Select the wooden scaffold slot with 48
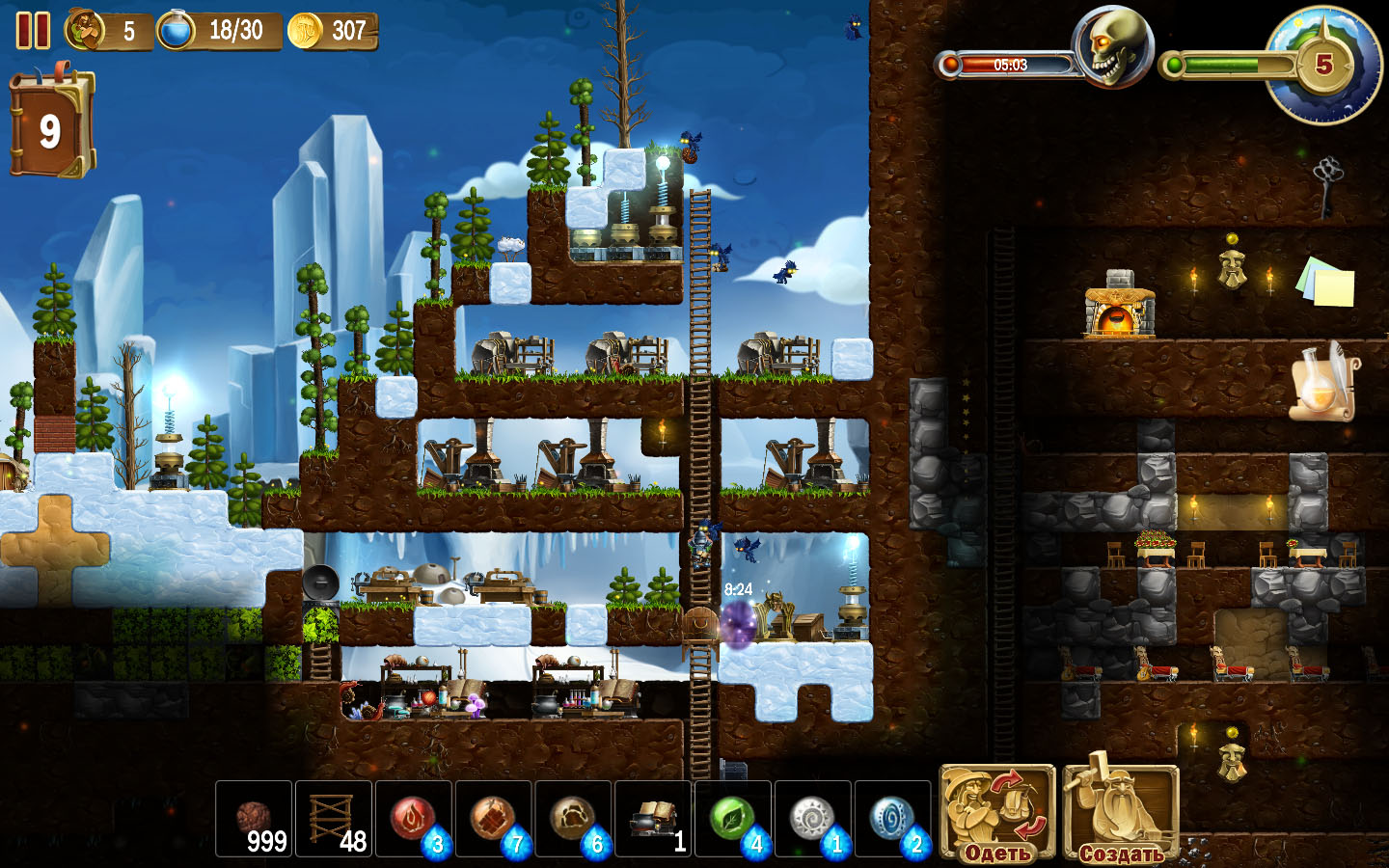This screenshot has width=1389, height=868. click(334, 819)
